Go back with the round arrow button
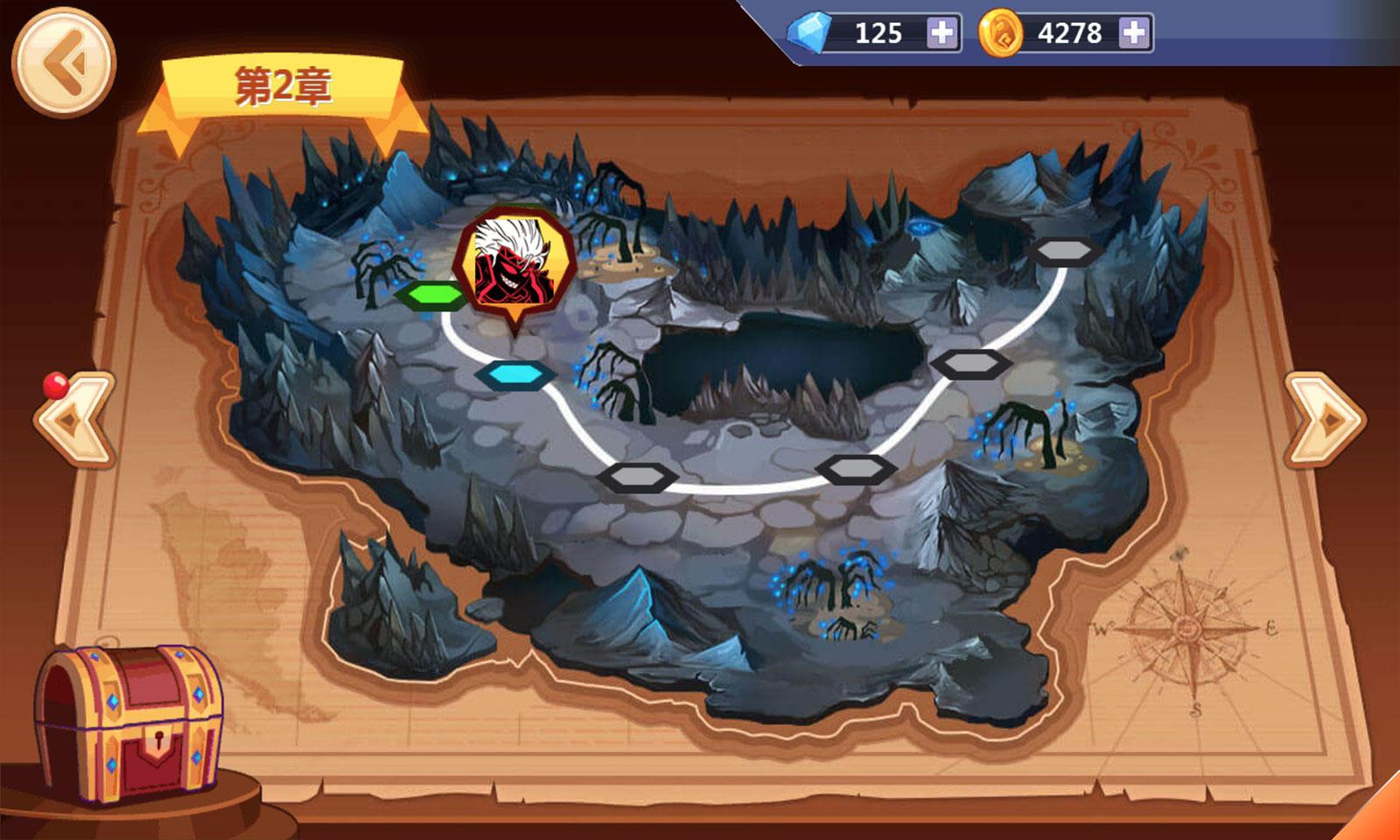1400x840 pixels. click(x=63, y=62)
